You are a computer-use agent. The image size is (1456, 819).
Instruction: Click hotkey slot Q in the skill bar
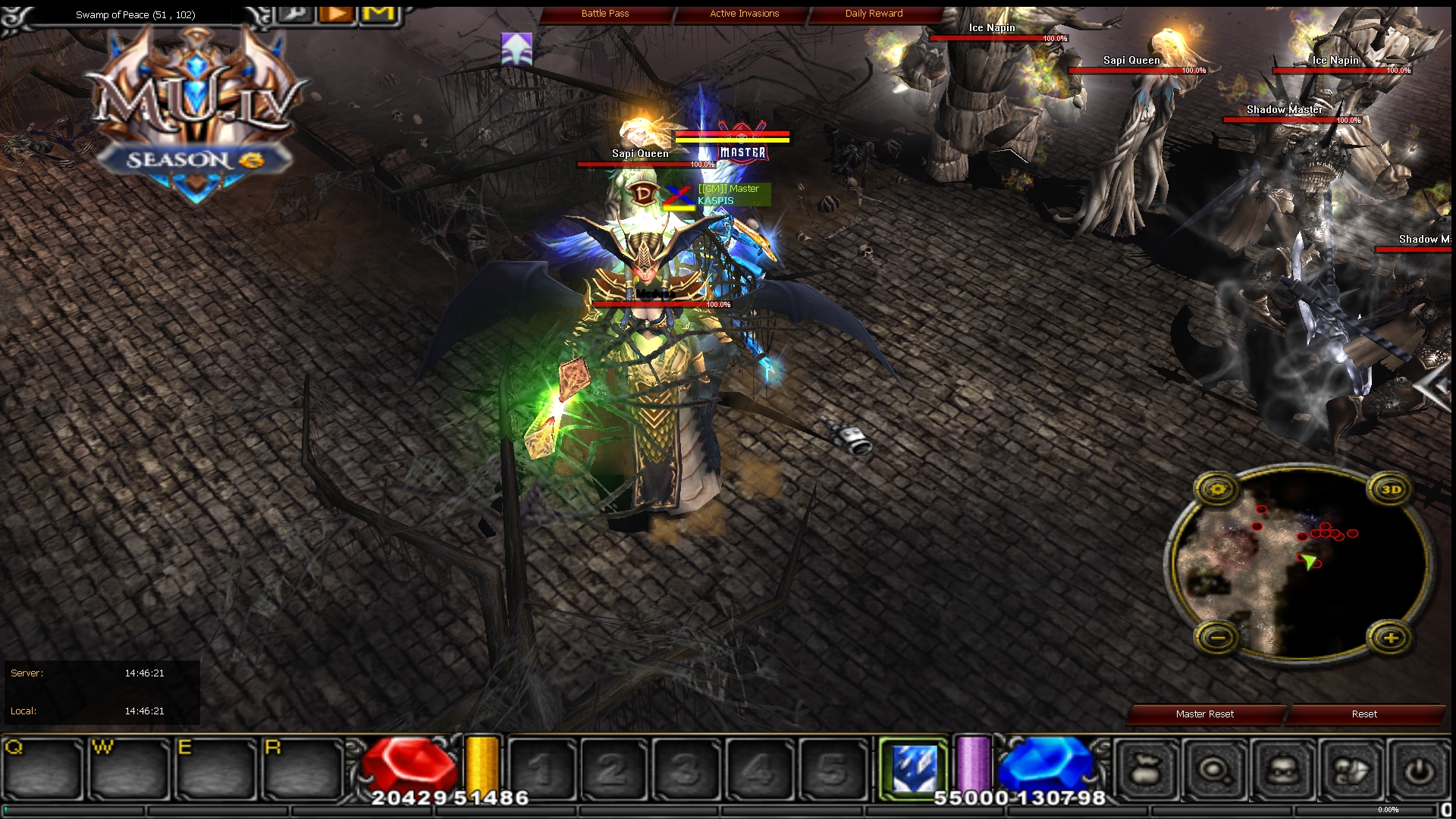click(x=43, y=768)
